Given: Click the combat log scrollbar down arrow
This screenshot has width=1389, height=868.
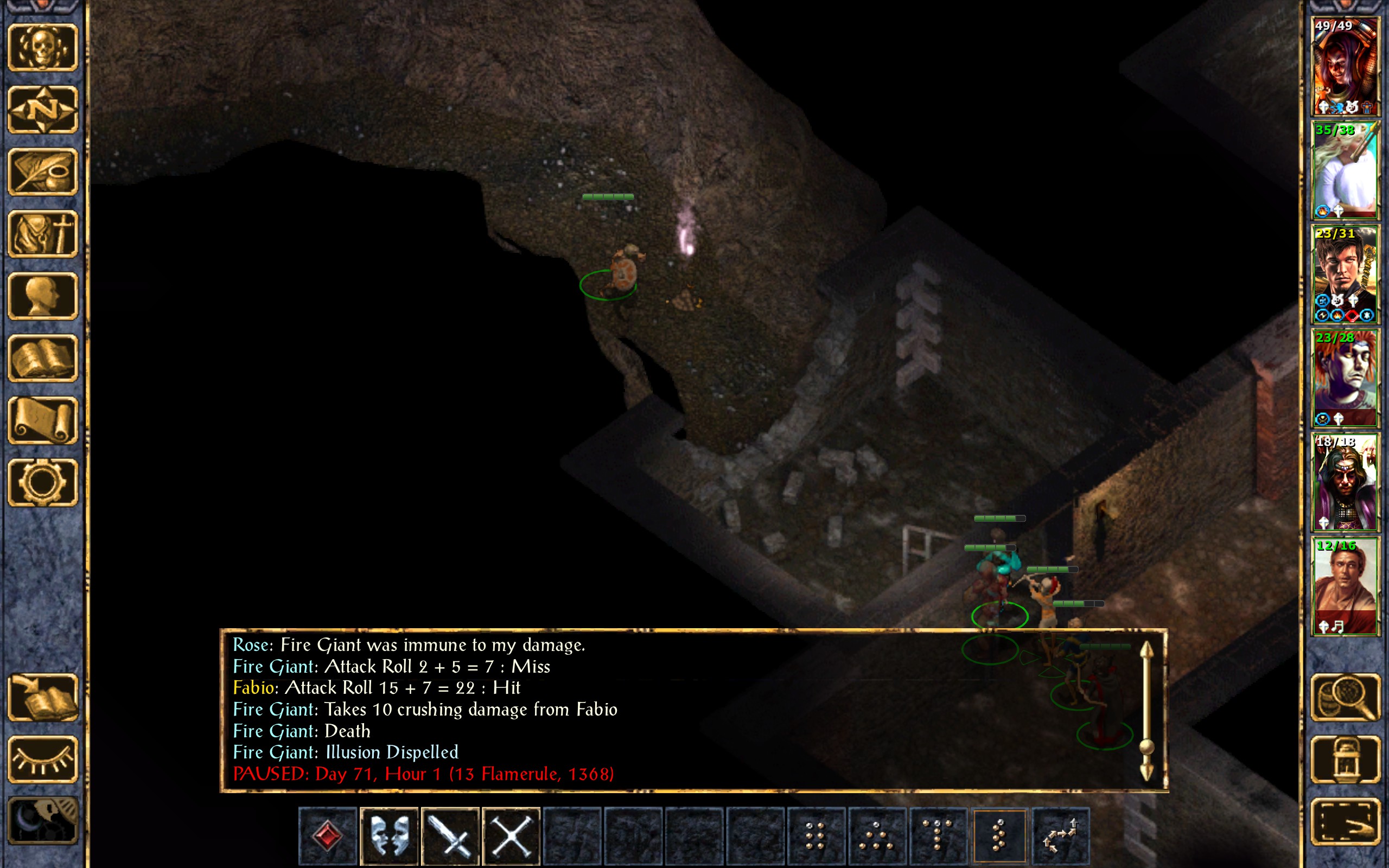Looking at the screenshot, I should [1146, 772].
